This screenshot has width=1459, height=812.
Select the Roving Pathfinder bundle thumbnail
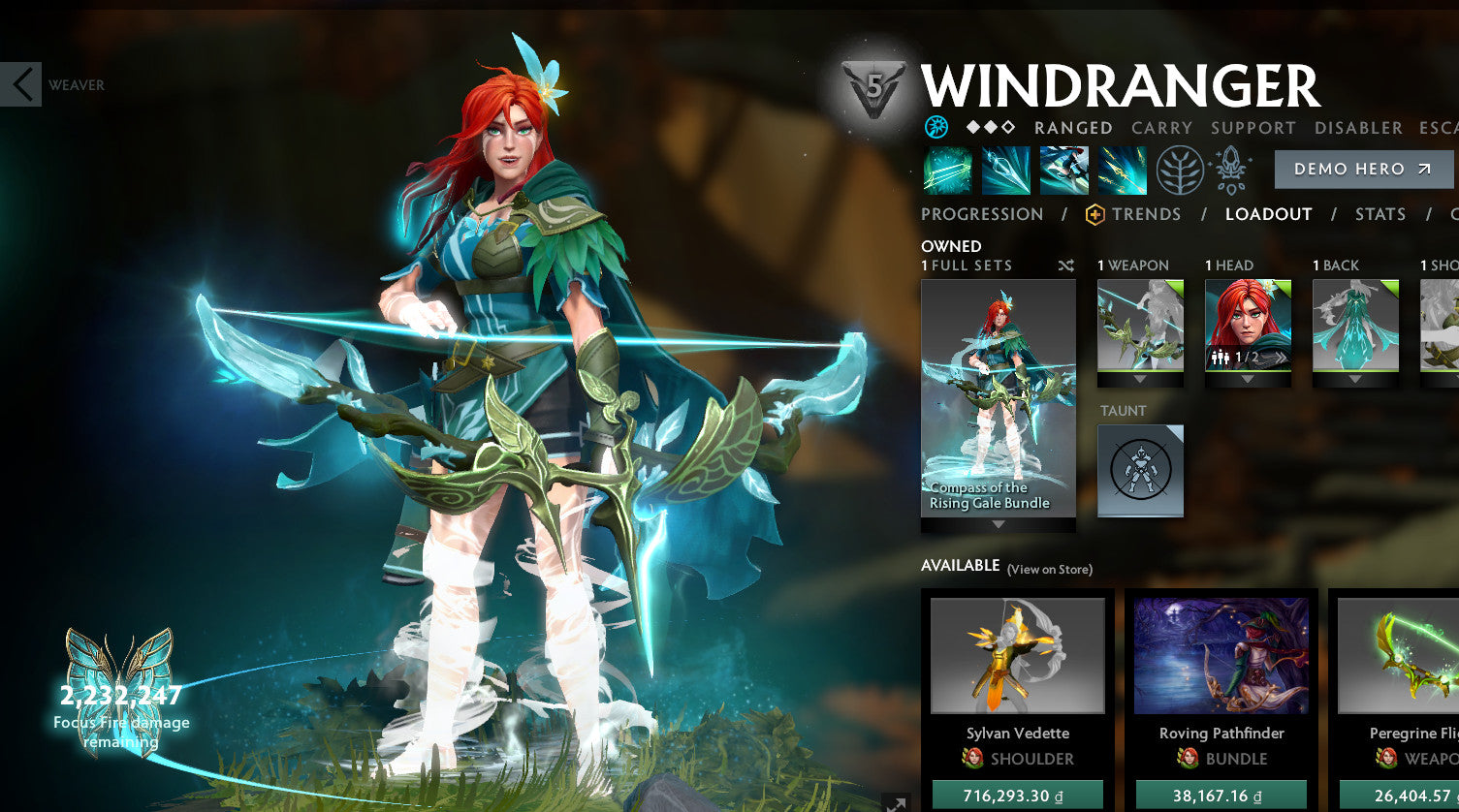point(1221,654)
